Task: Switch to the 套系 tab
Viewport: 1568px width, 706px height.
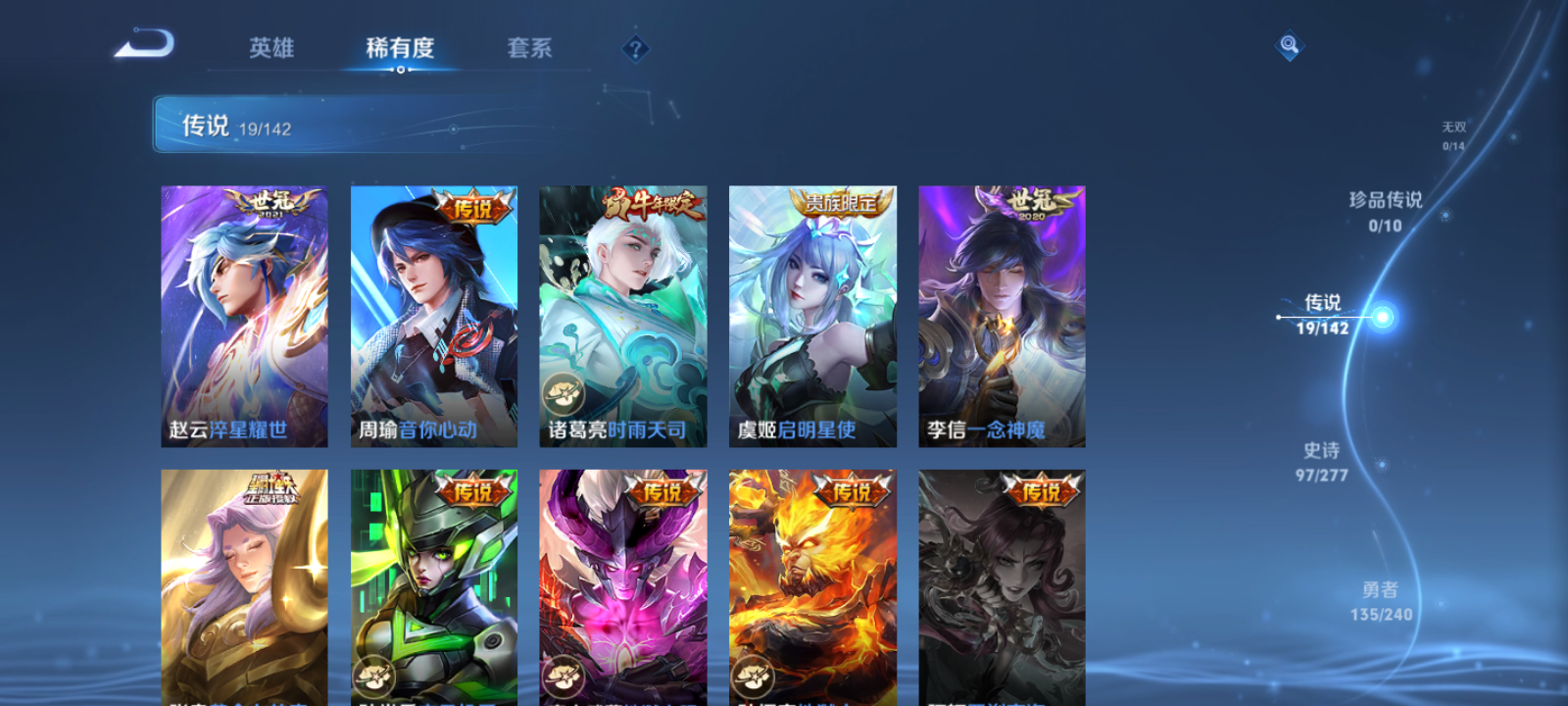Action: click(x=527, y=48)
